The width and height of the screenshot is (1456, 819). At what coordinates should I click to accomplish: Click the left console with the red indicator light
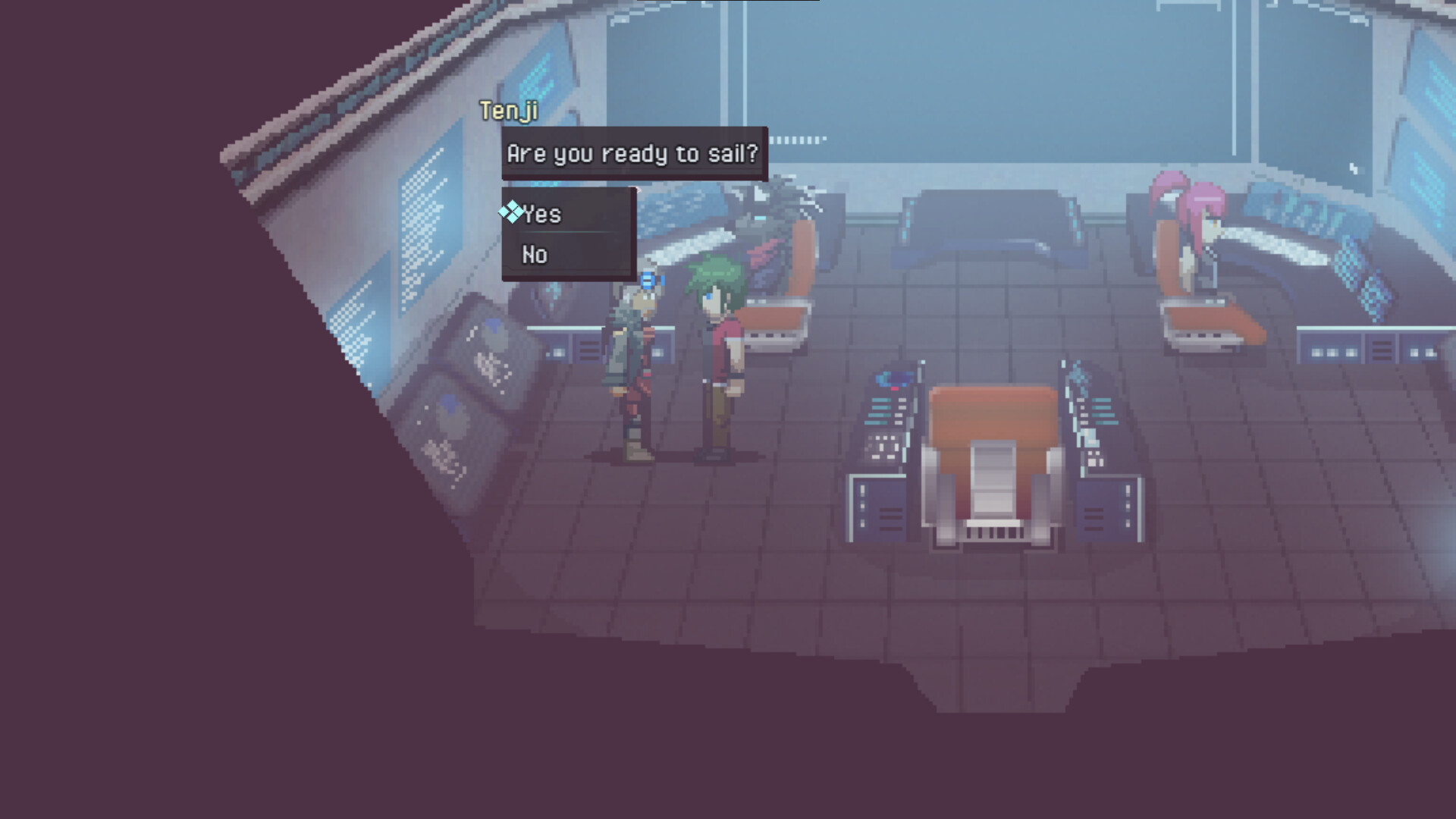click(x=887, y=417)
